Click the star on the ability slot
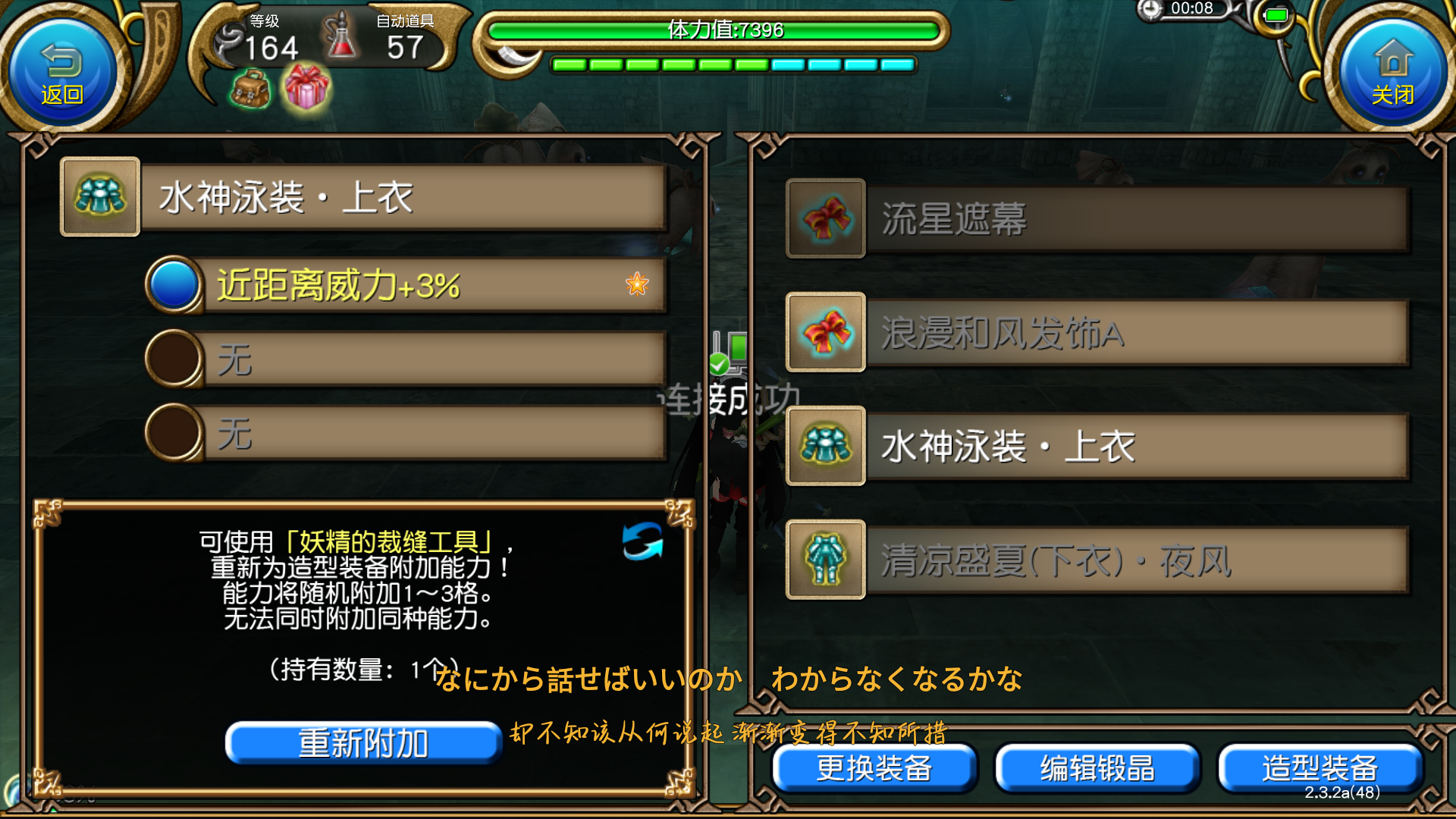The width and height of the screenshot is (1456, 819). coord(637,284)
